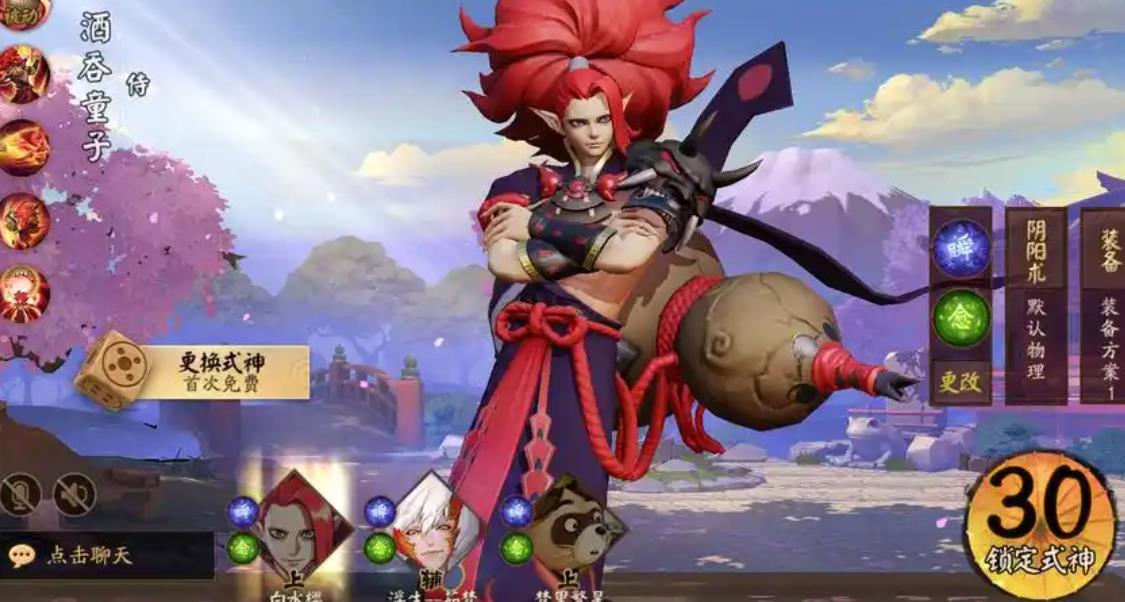Open the 阴阳术 默认物理 panel

pos(1035,305)
